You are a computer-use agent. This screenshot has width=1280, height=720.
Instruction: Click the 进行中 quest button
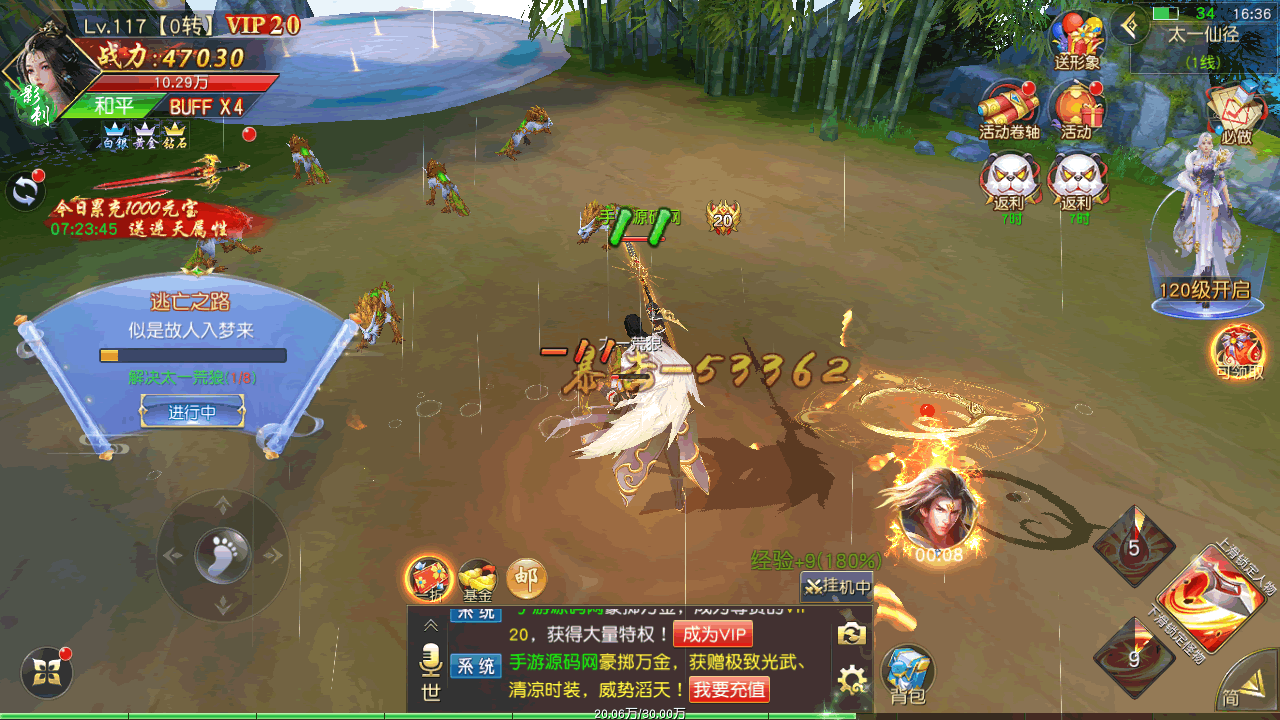click(x=192, y=411)
